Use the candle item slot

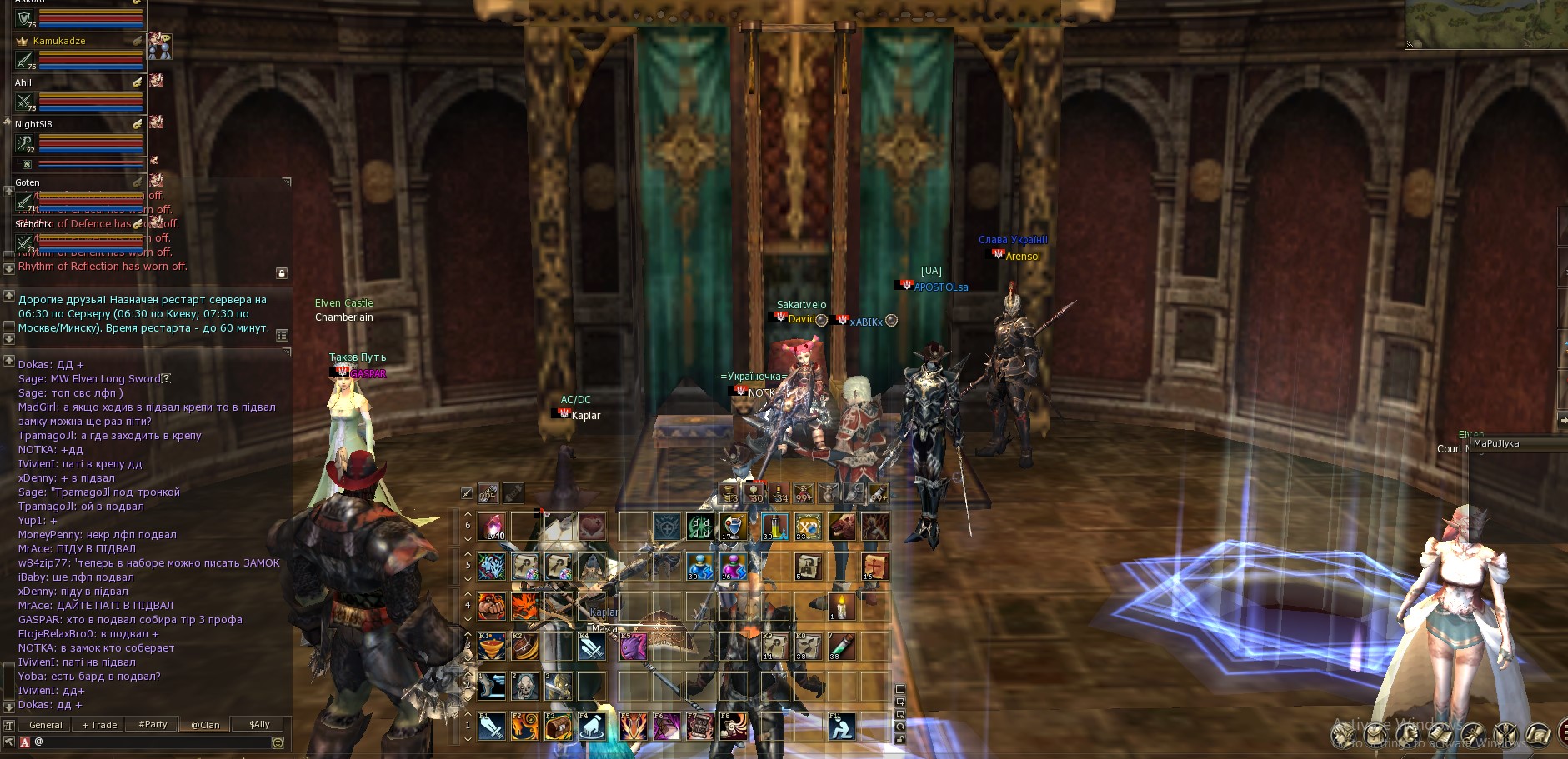[x=840, y=607]
